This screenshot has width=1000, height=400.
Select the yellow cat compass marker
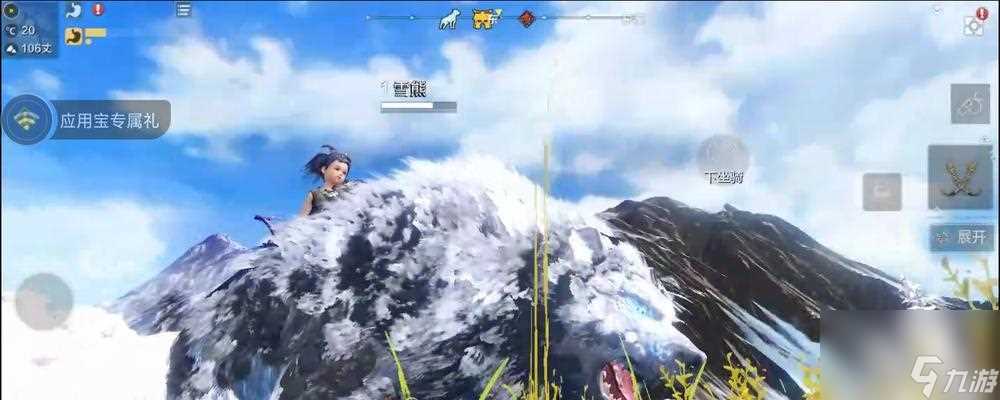485,18
